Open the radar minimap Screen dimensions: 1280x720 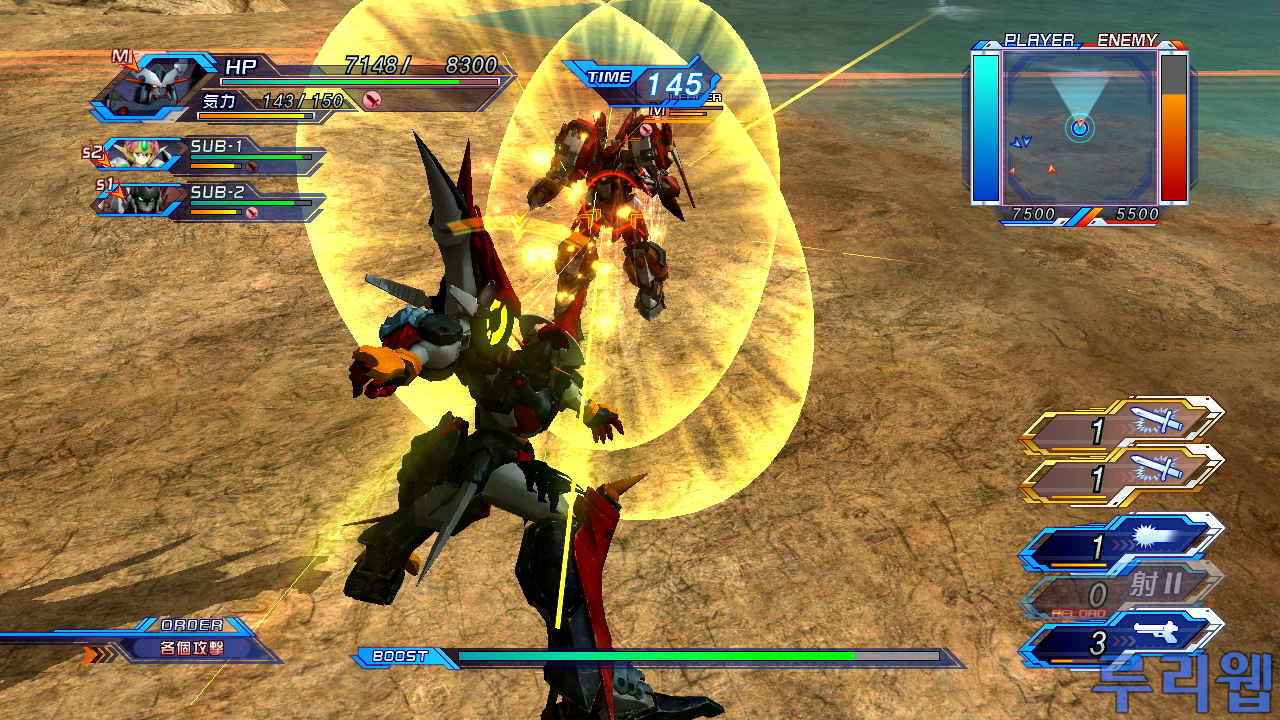(x=1080, y=127)
